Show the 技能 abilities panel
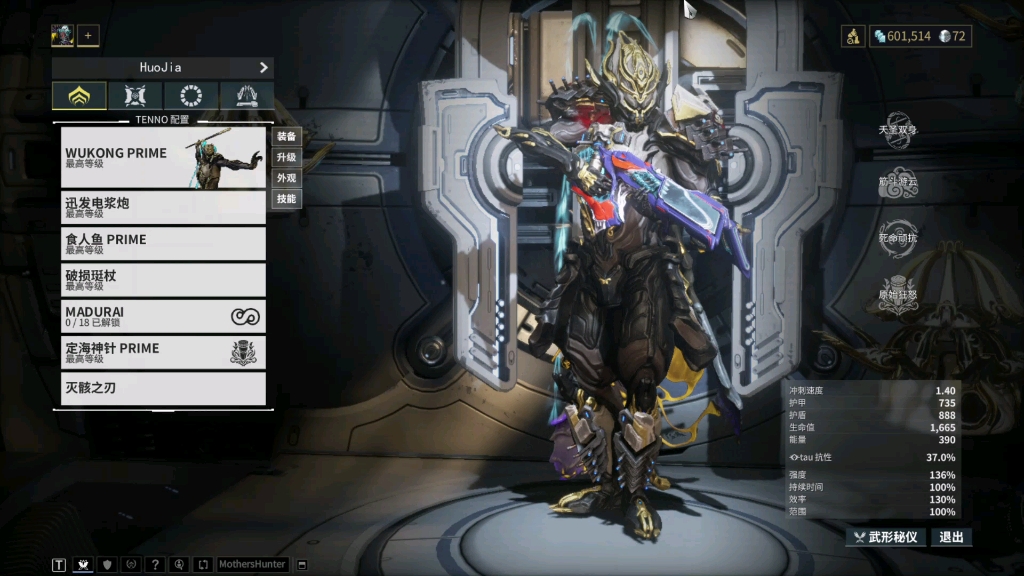Image resolution: width=1024 pixels, height=576 pixels. tap(287, 199)
